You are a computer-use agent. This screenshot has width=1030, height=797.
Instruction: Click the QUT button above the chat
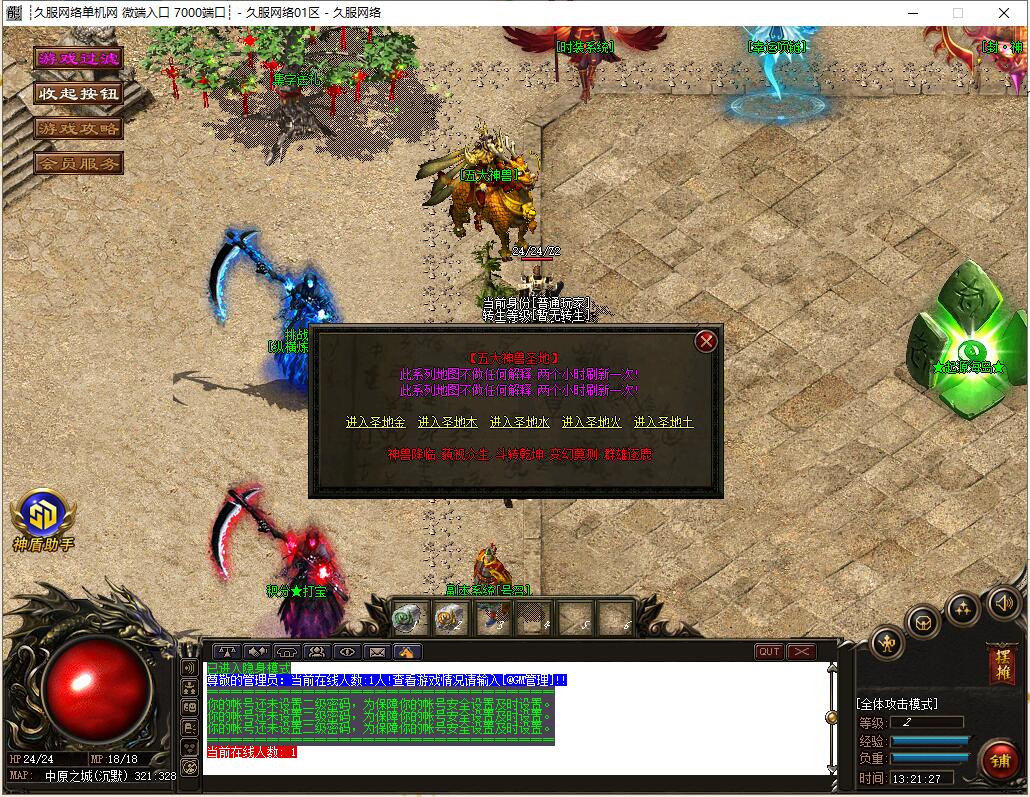click(769, 652)
